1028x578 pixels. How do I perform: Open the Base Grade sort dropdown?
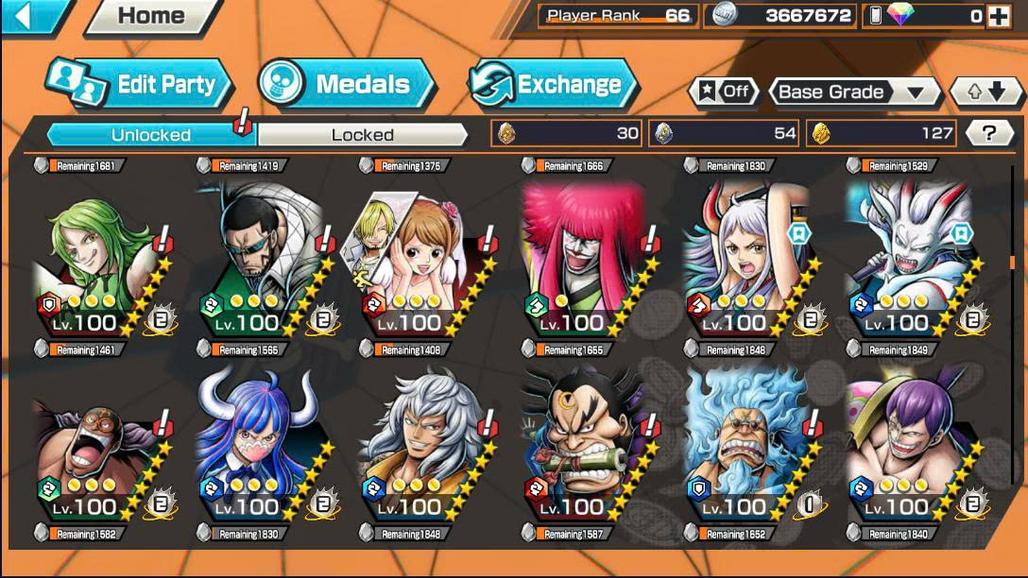coord(853,92)
